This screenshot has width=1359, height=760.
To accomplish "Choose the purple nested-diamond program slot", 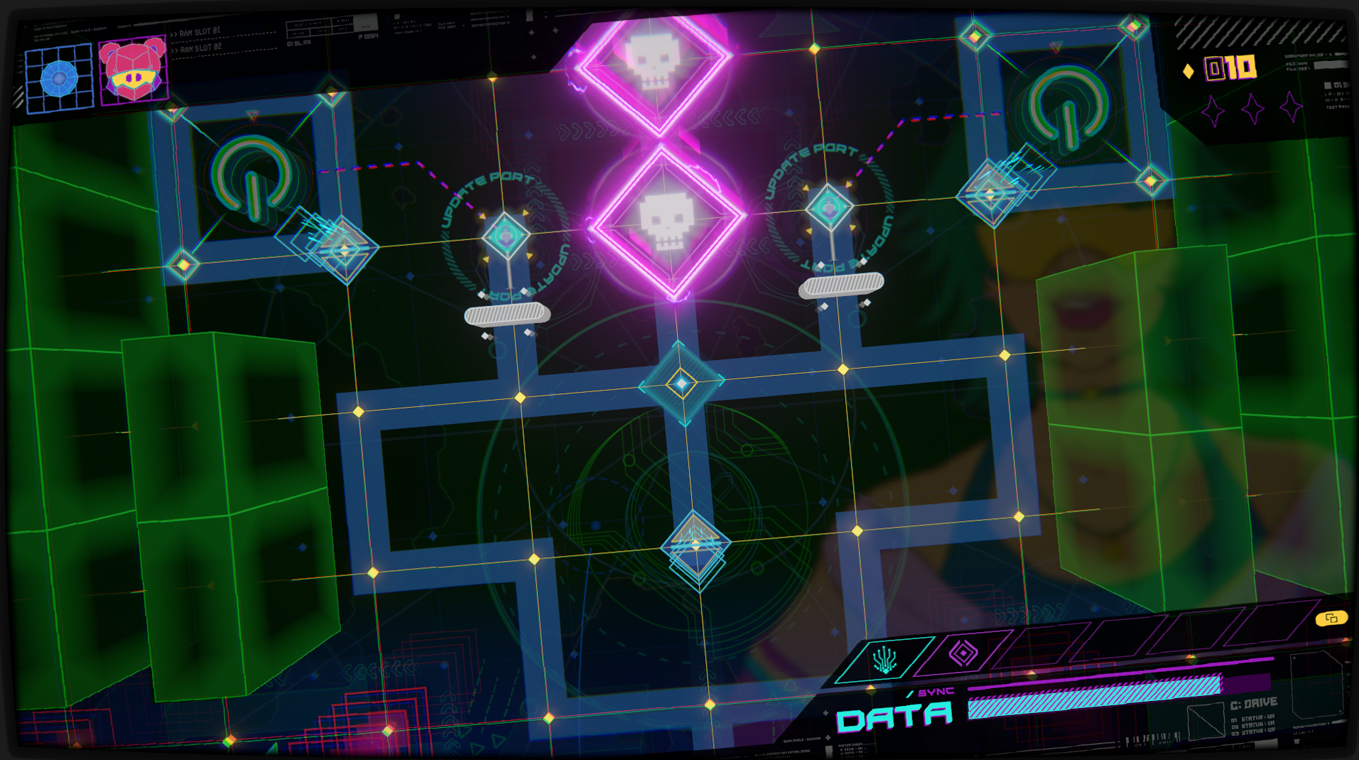I will pos(962,654).
